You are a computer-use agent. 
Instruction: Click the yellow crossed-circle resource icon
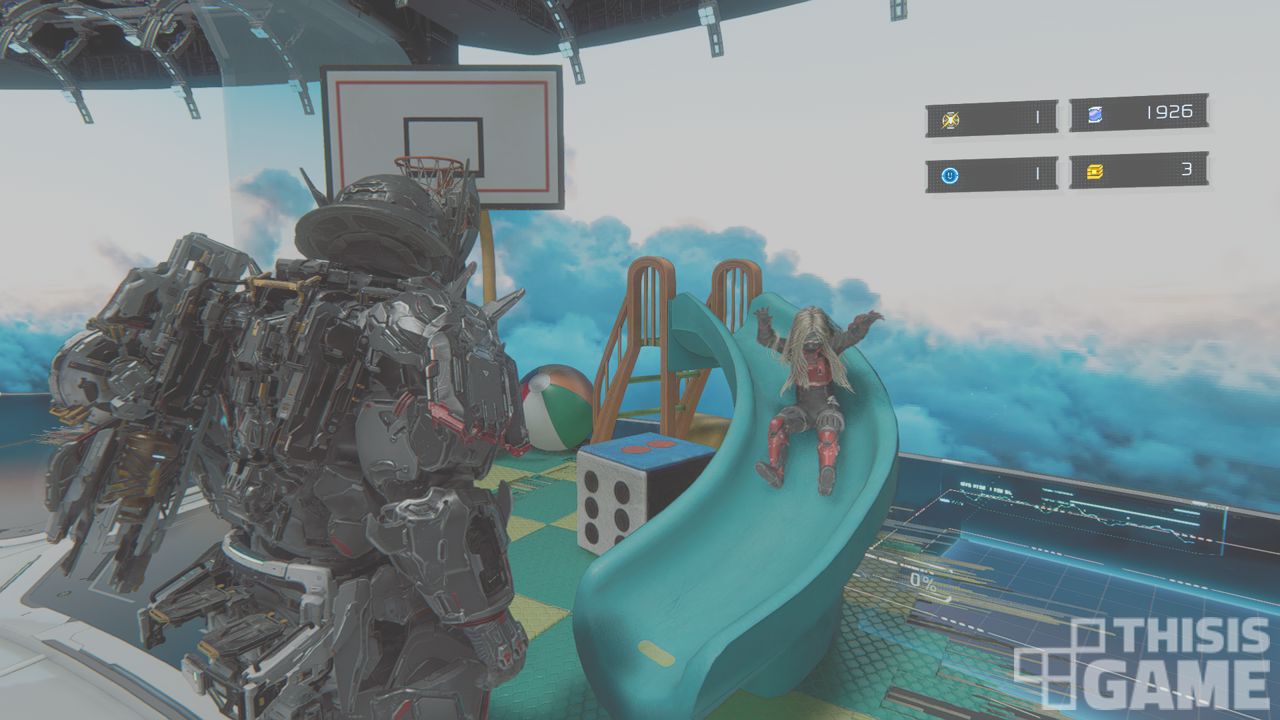click(950, 120)
